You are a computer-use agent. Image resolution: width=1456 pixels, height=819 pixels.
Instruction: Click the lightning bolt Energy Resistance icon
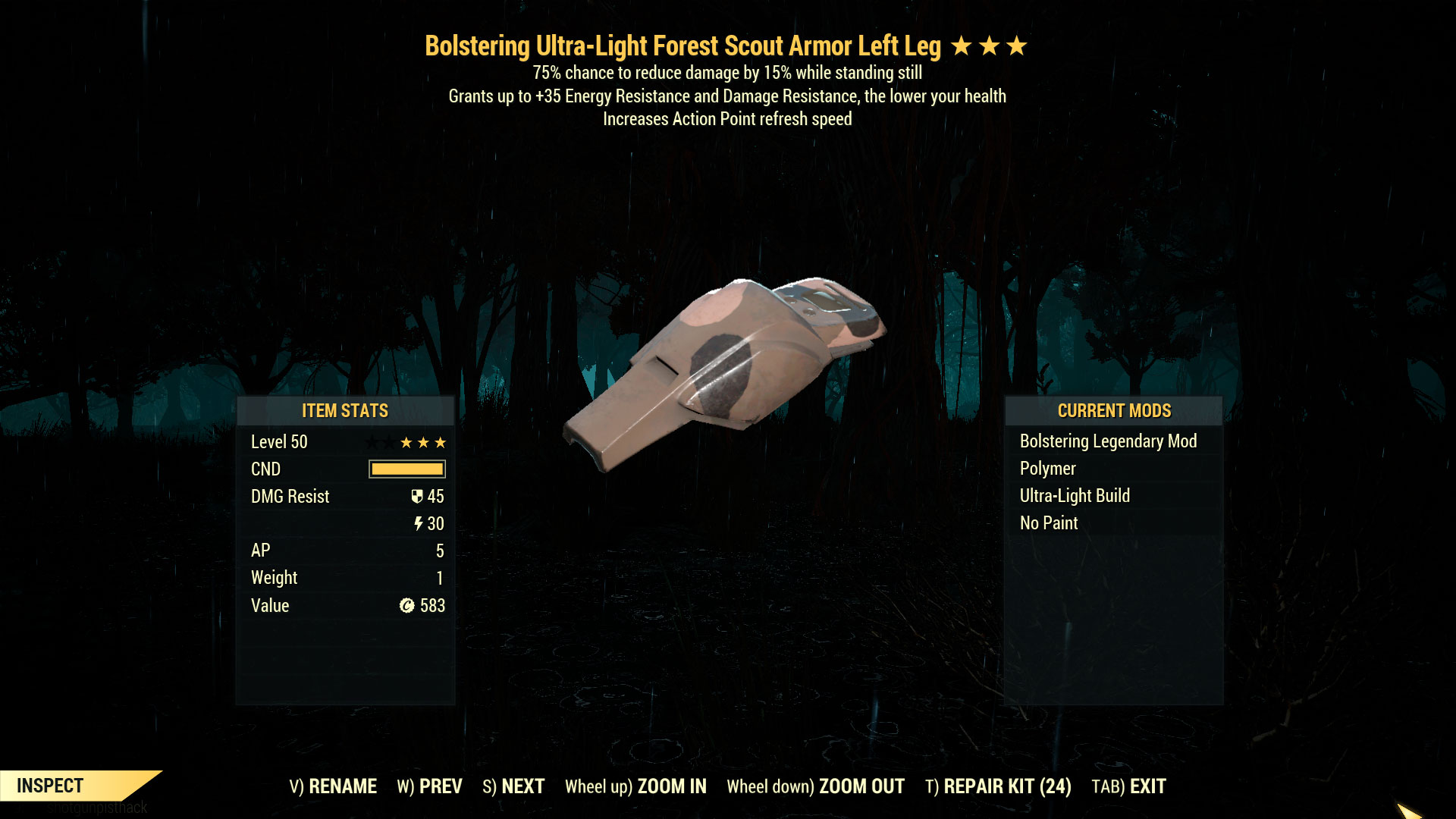click(419, 523)
